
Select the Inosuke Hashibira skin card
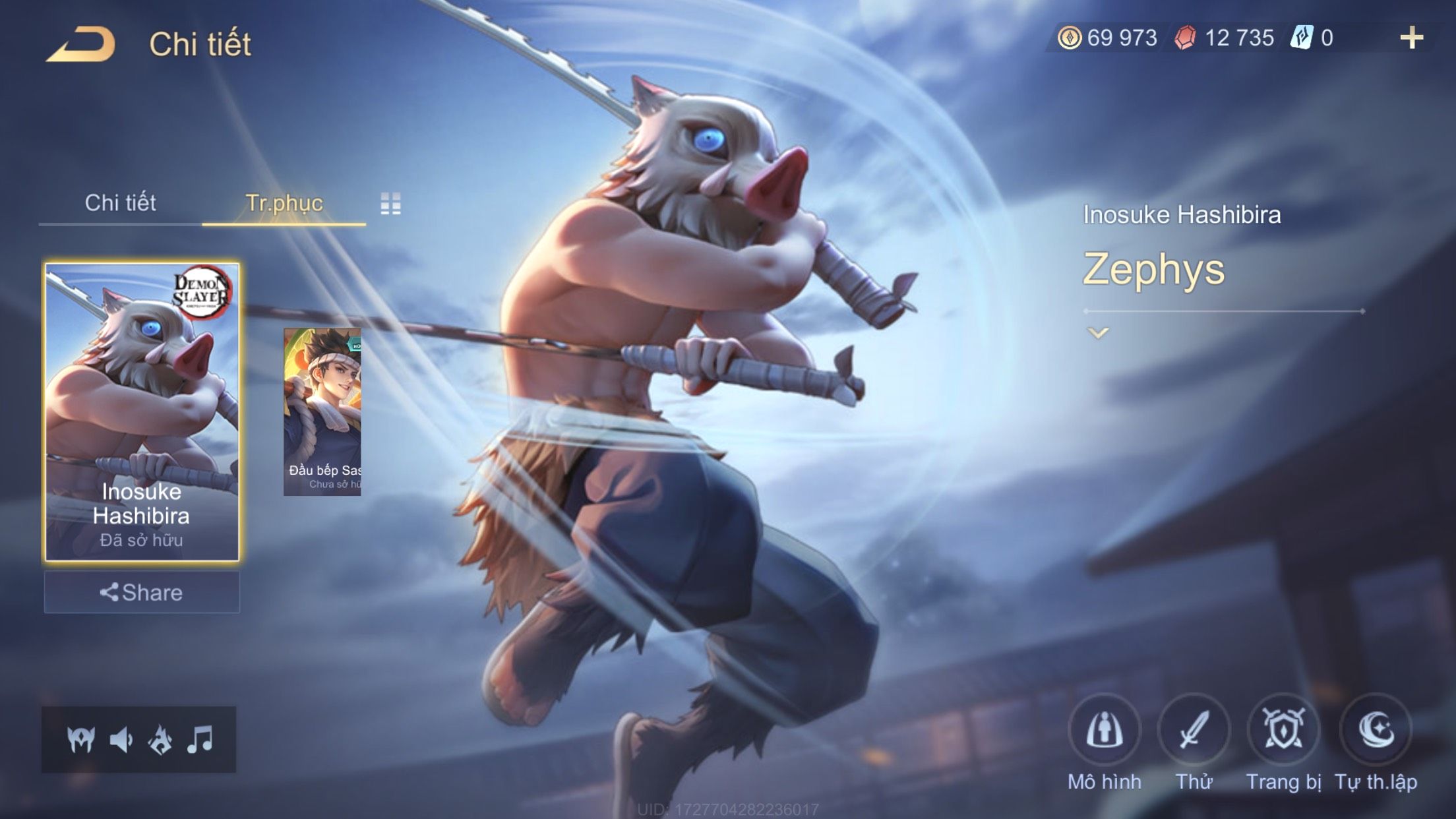pyautogui.click(x=142, y=412)
